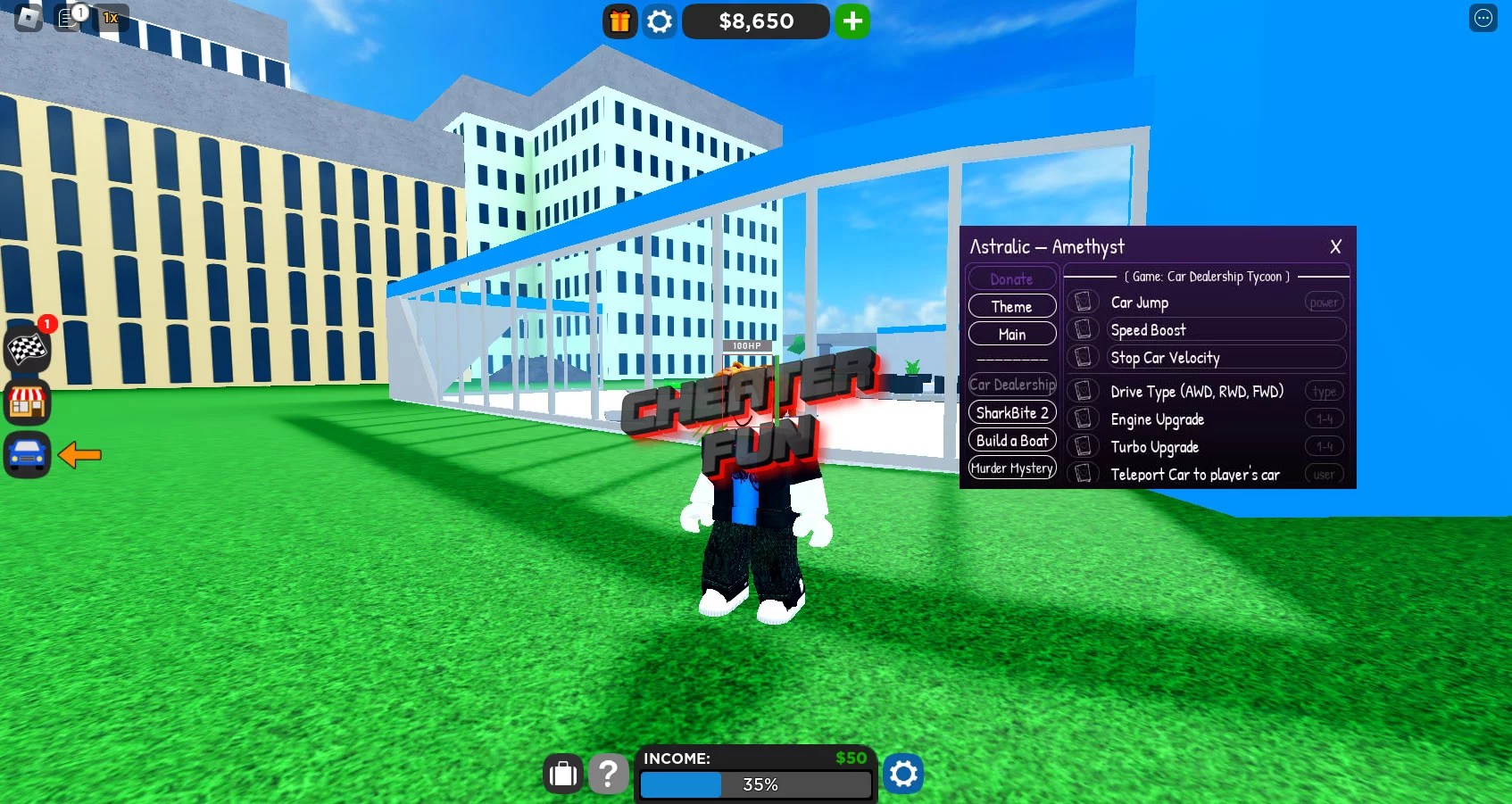
Task: Open the briefcase inventory icon at bottom
Action: coord(562,774)
